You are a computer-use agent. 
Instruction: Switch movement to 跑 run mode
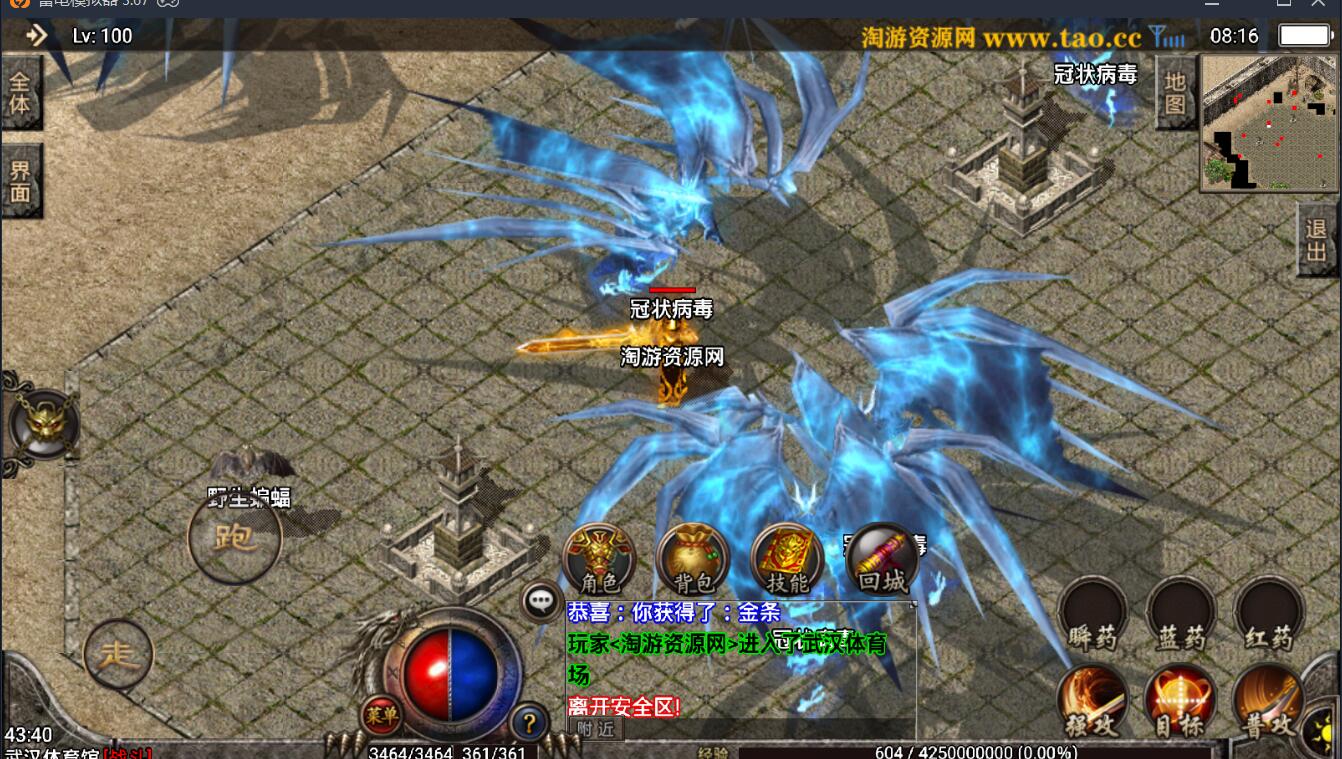pyautogui.click(x=235, y=538)
